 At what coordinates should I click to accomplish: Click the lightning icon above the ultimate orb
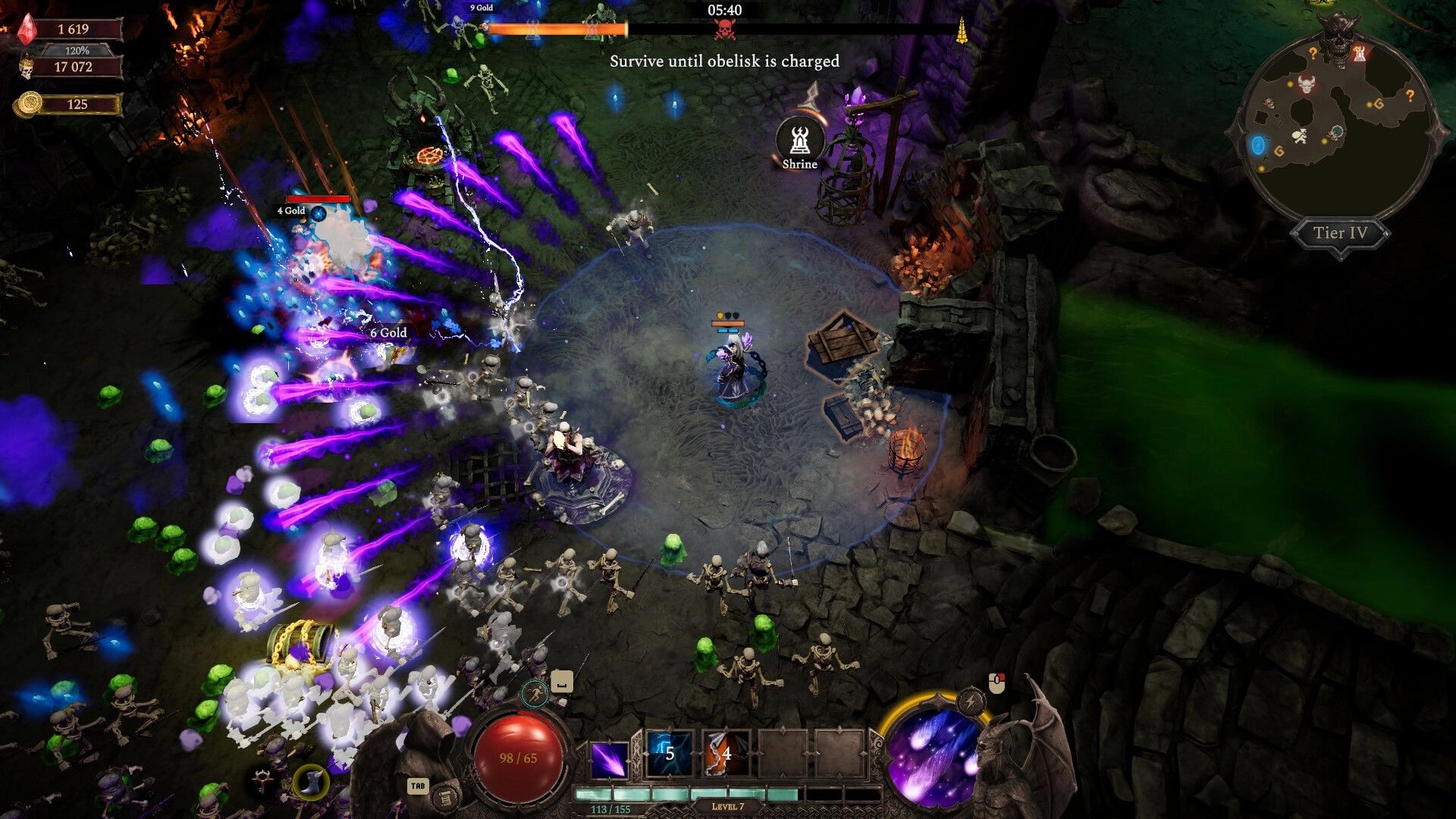(971, 701)
